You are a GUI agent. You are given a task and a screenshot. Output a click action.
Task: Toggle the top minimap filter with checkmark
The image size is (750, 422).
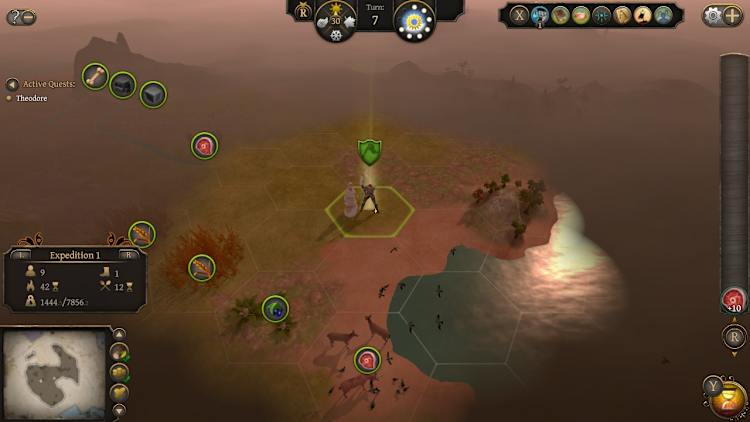[x=119, y=353]
